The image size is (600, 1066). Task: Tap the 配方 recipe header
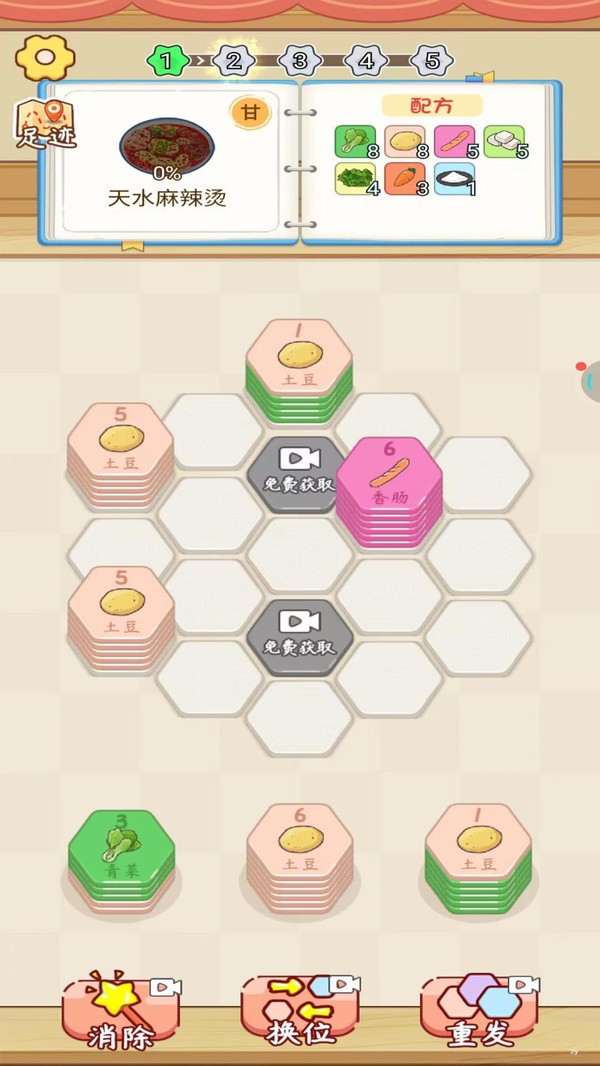click(x=431, y=105)
